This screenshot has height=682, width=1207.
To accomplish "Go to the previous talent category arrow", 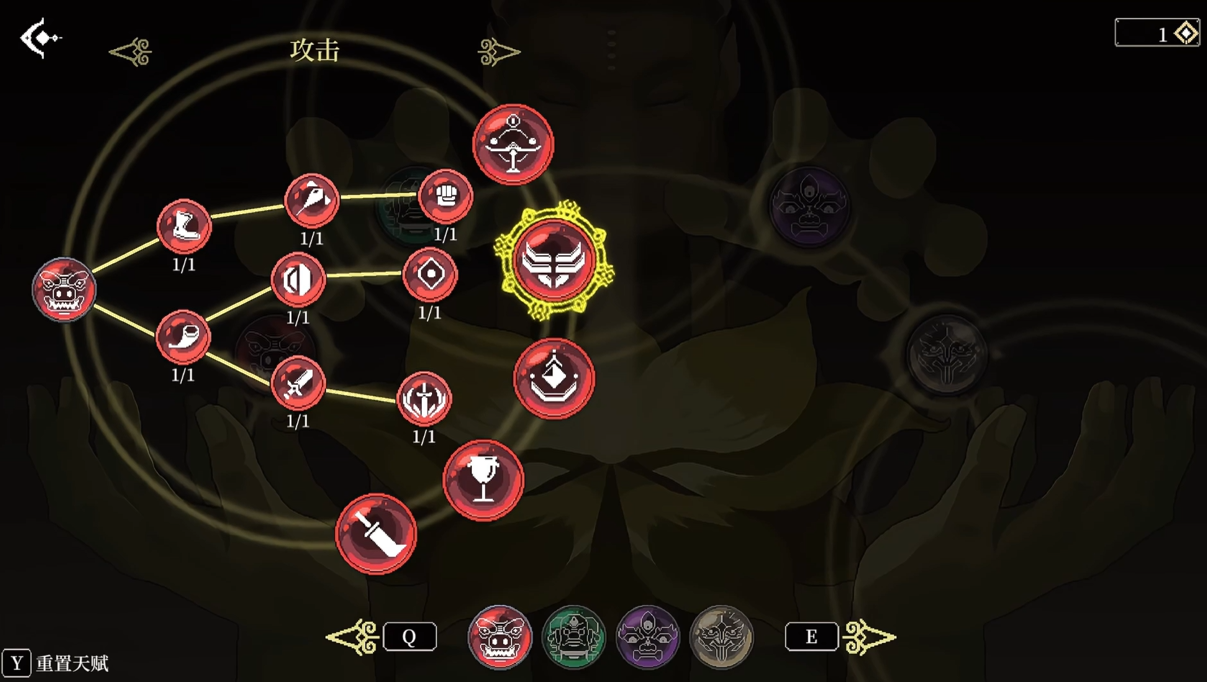I will click(x=131, y=51).
